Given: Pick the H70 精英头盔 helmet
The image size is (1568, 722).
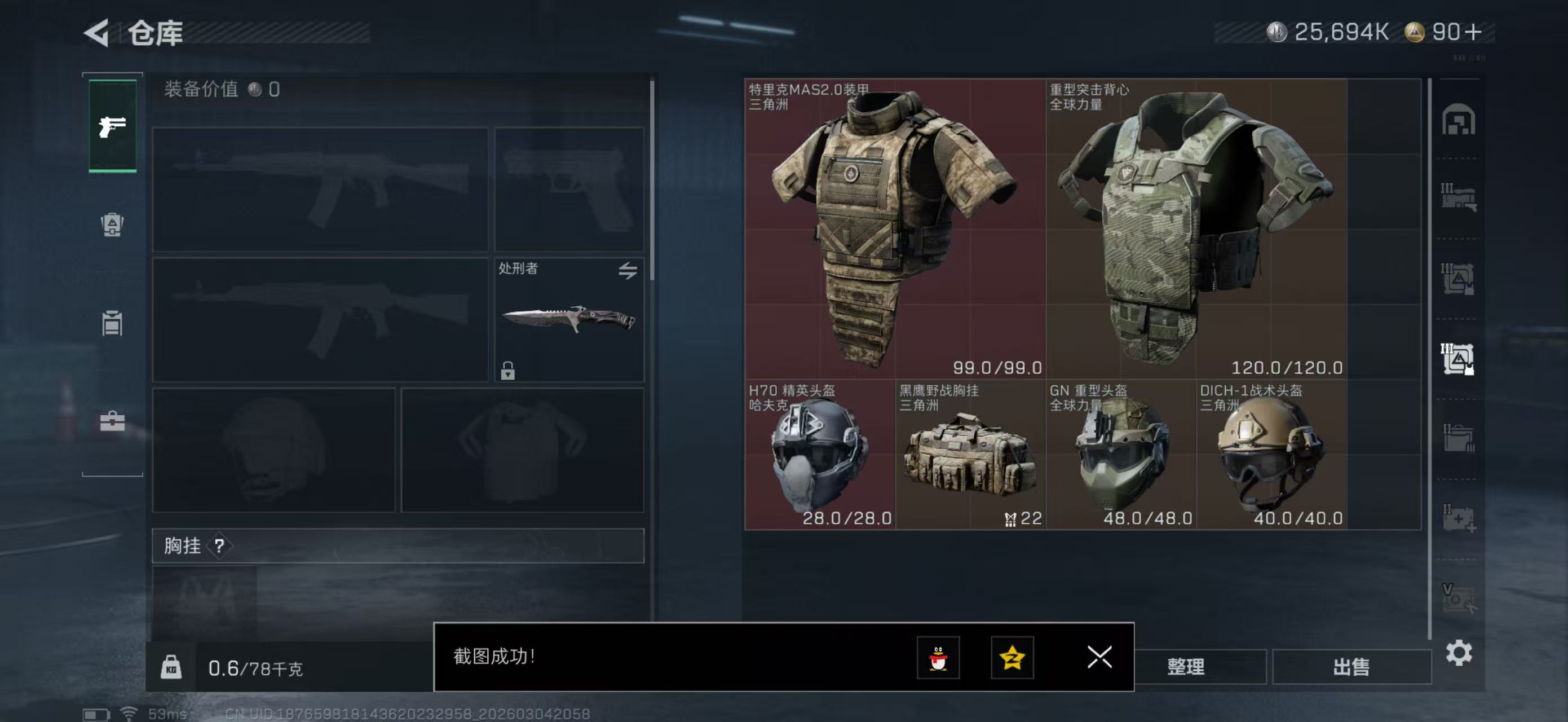Looking at the screenshot, I should click(819, 455).
